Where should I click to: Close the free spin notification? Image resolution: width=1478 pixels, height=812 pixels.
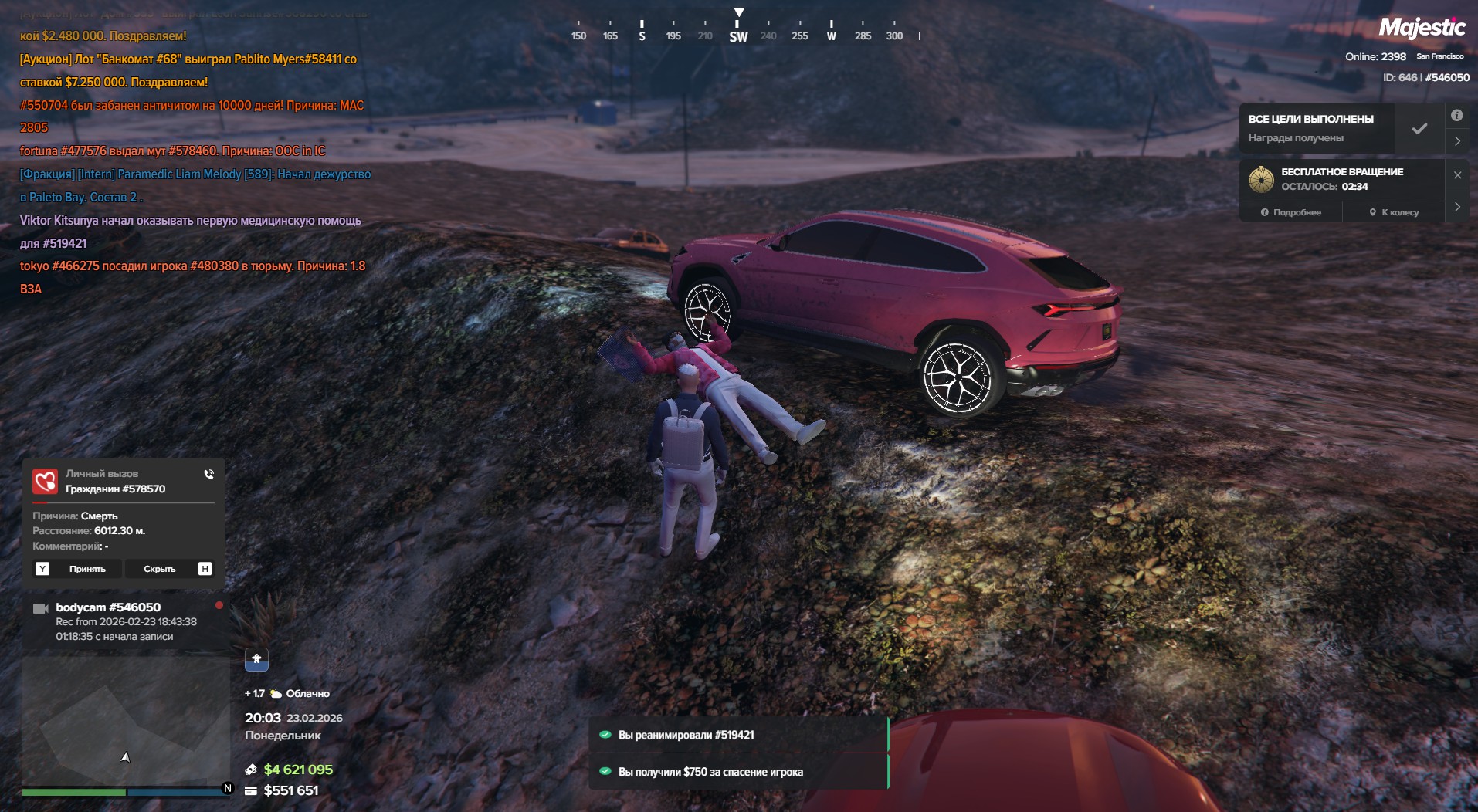click(1457, 175)
